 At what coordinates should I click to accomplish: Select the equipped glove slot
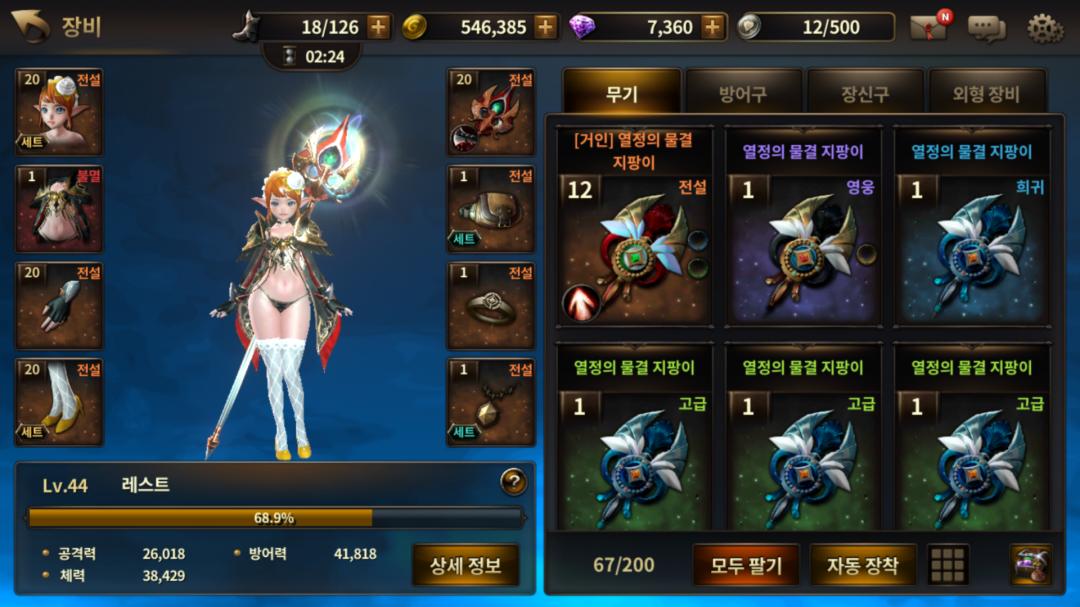59,306
